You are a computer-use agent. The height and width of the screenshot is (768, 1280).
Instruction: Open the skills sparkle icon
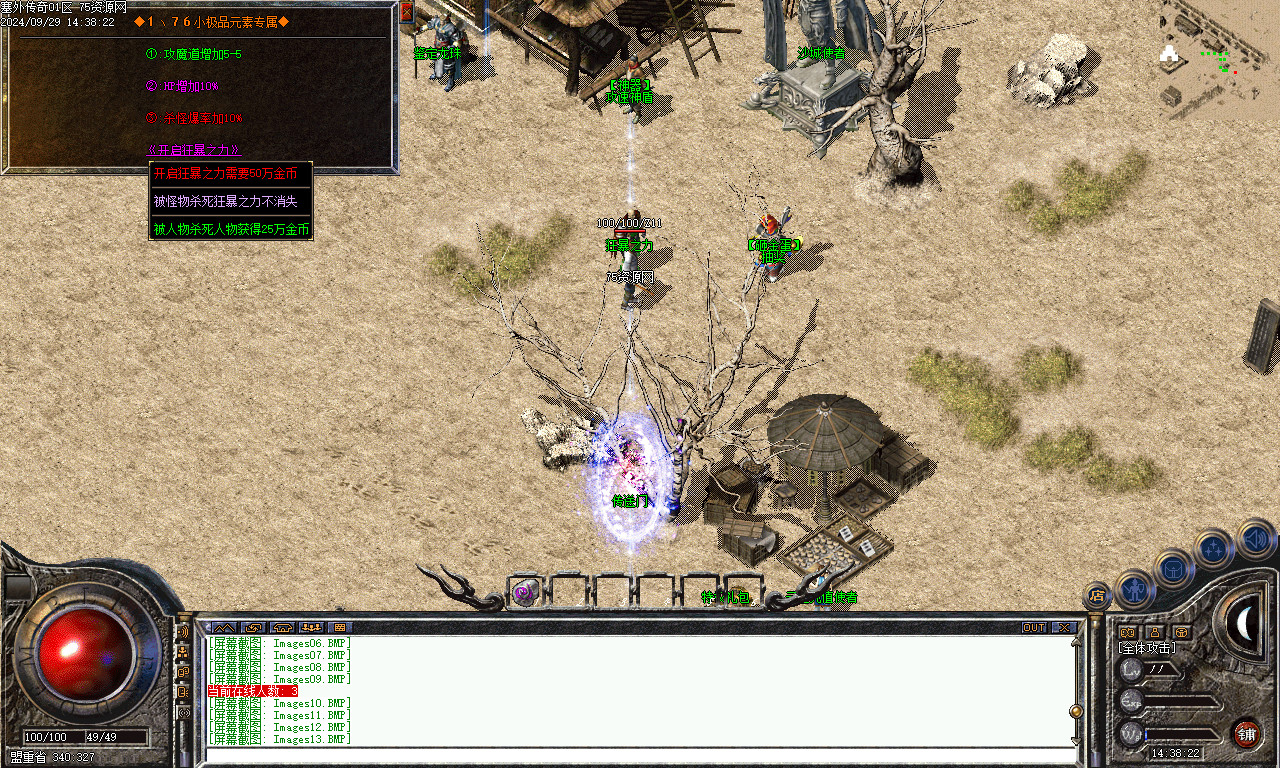[1213, 547]
